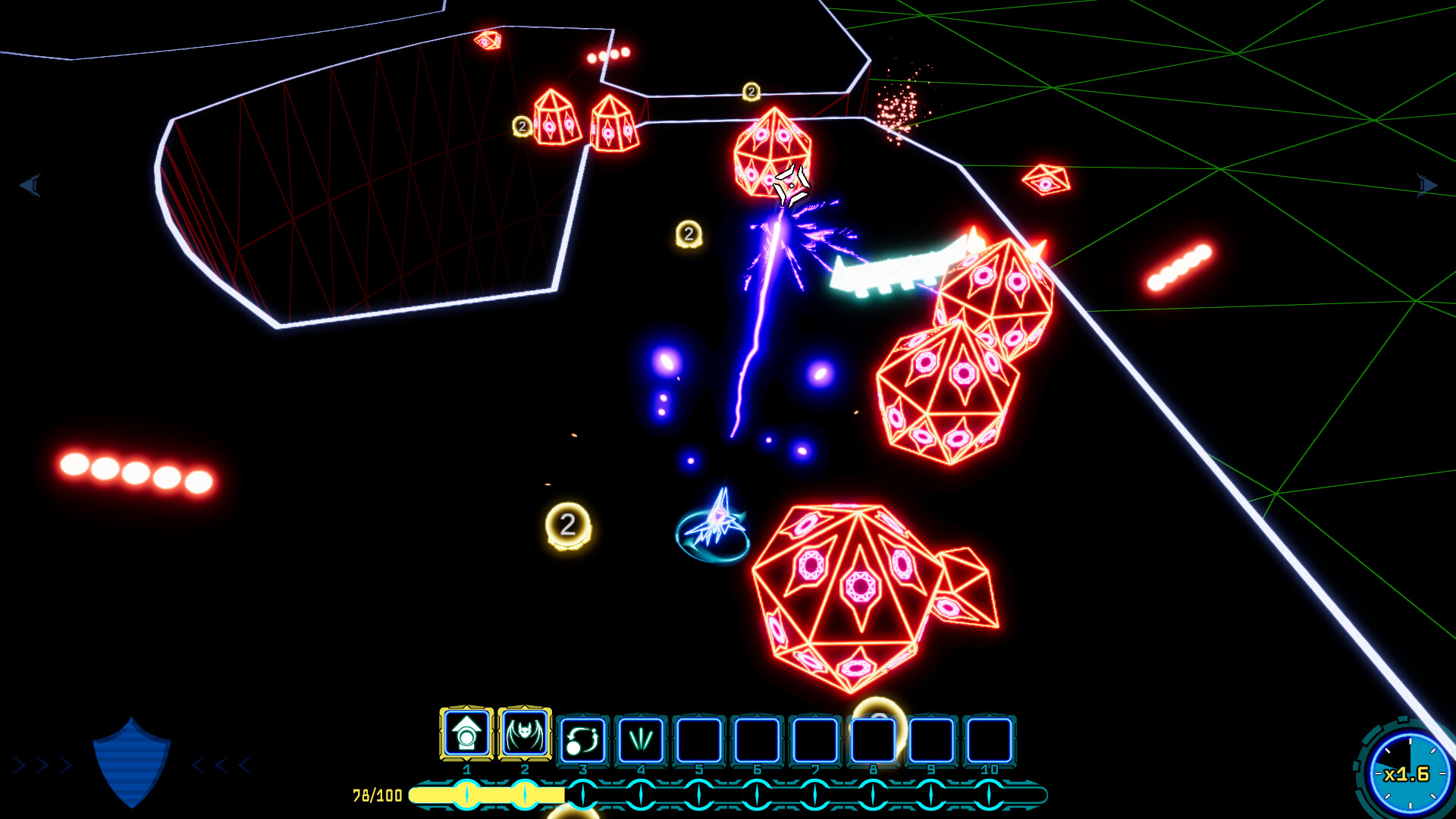Activate the orbit ability in slot 3
The width and height of the screenshot is (1456, 819).
pos(582,739)
